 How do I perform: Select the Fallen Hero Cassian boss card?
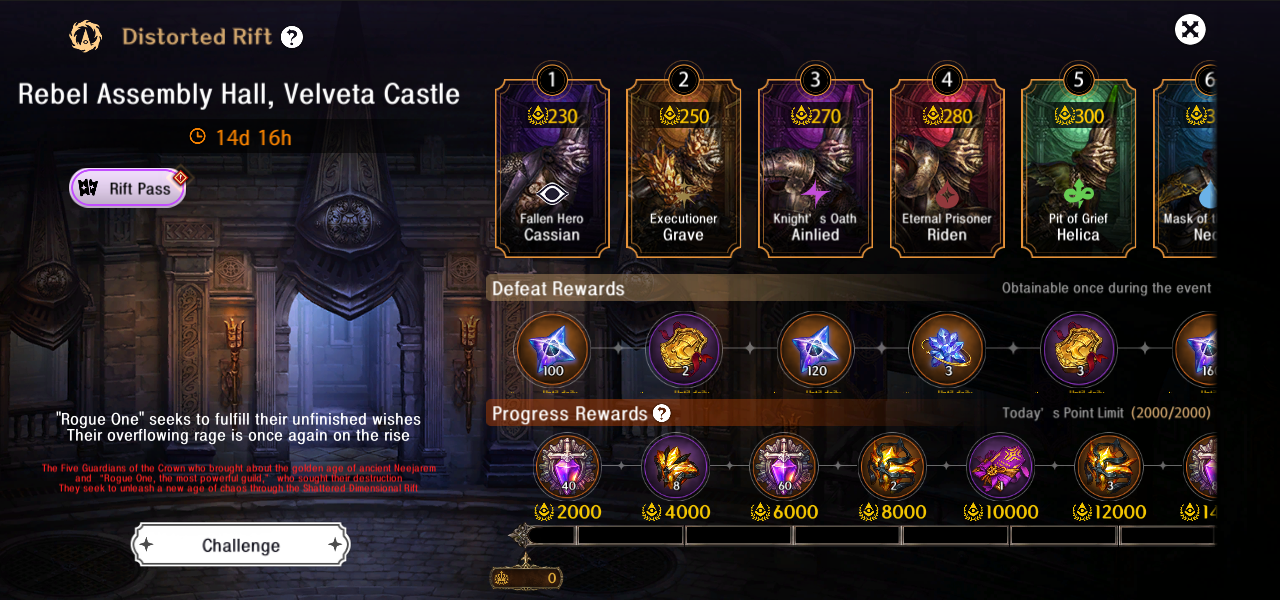click(x=552, y=168)
